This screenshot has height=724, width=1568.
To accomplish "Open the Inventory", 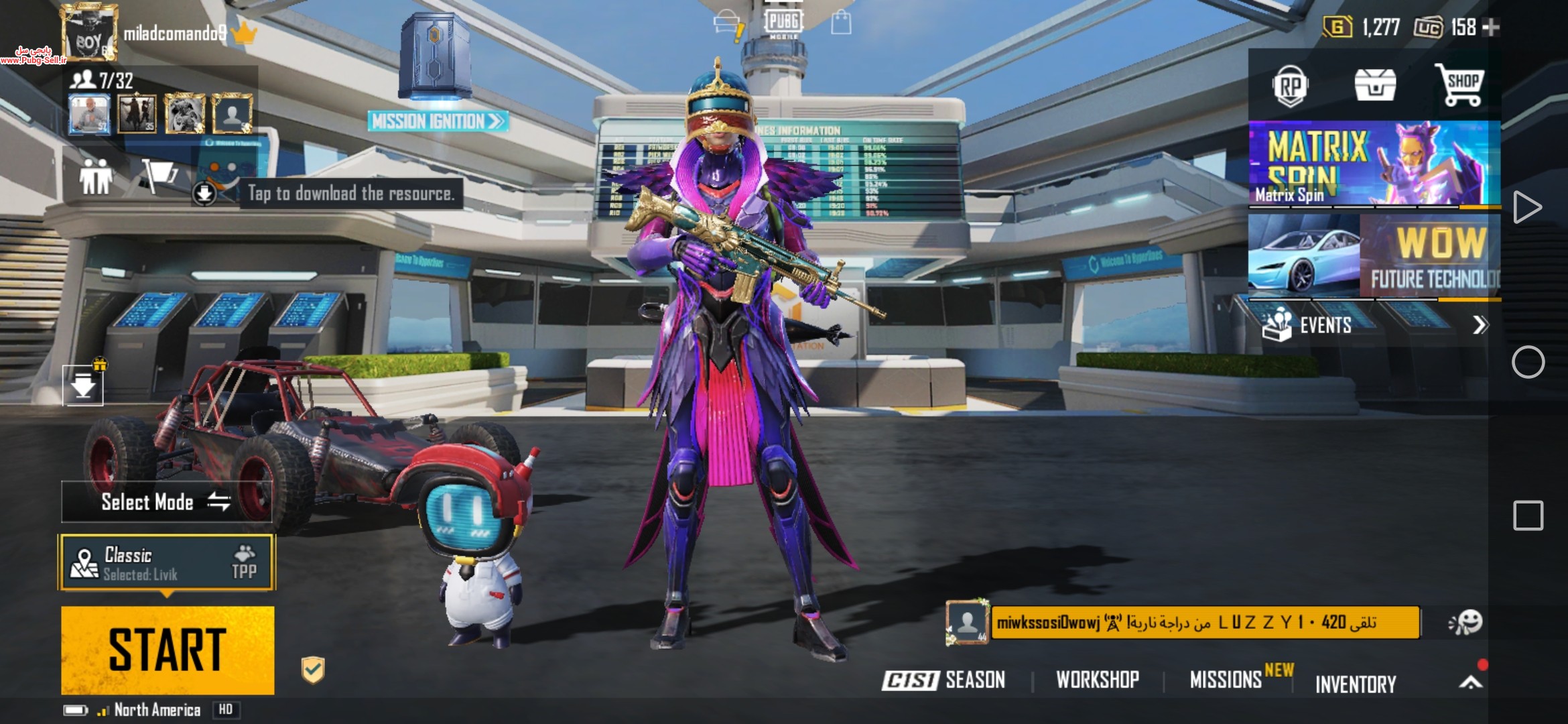I will point(1356,684).
